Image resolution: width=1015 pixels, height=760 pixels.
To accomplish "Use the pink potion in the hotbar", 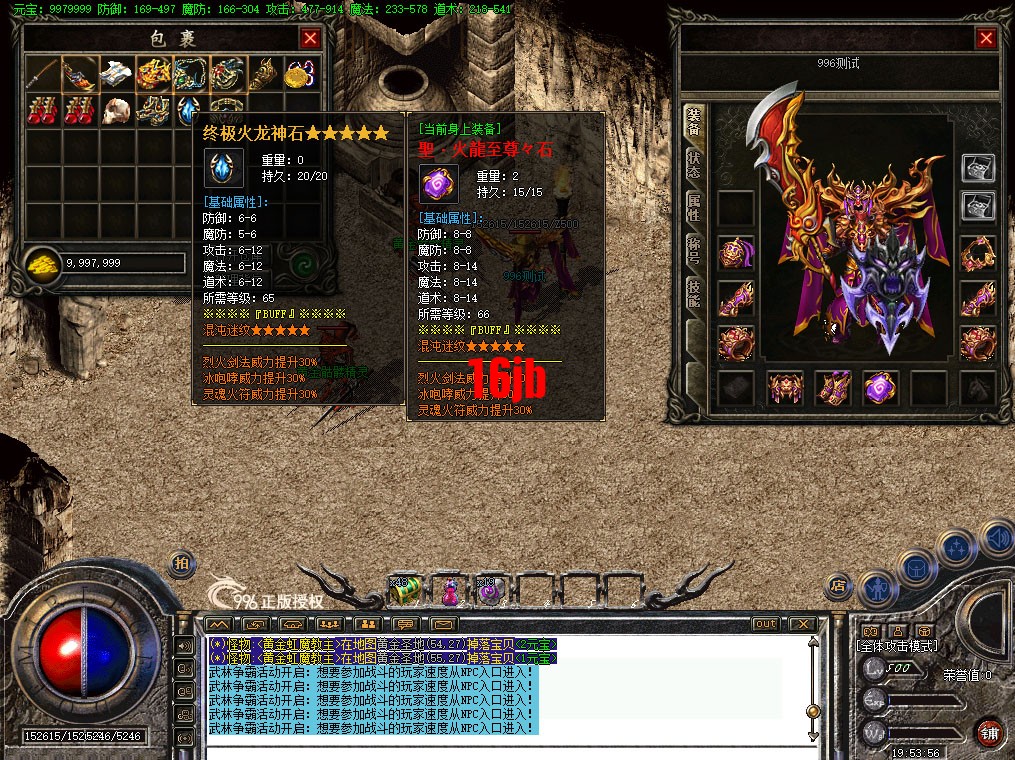I will click(449, 591).
